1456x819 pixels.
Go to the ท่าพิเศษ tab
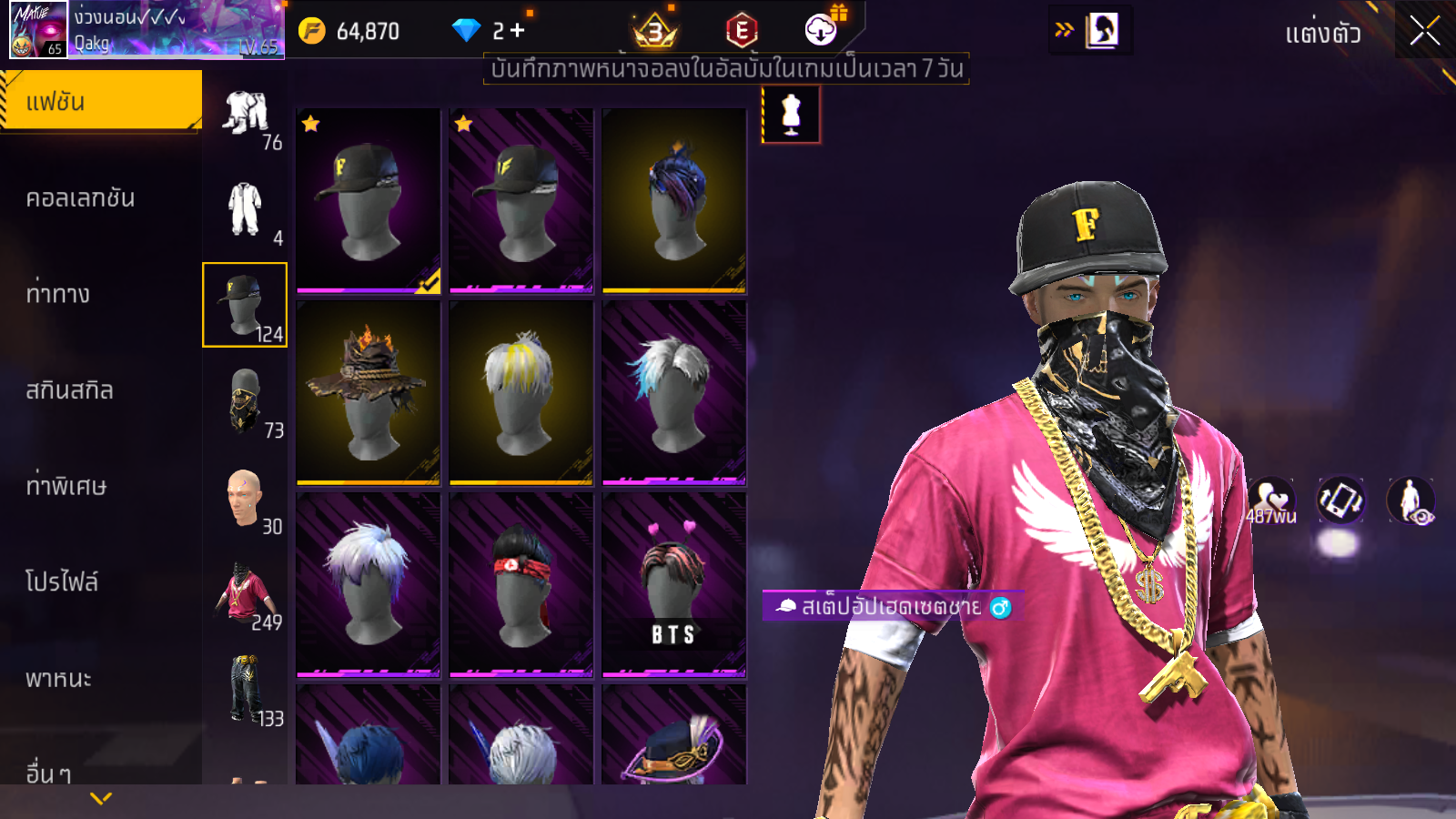pos(66,486)
